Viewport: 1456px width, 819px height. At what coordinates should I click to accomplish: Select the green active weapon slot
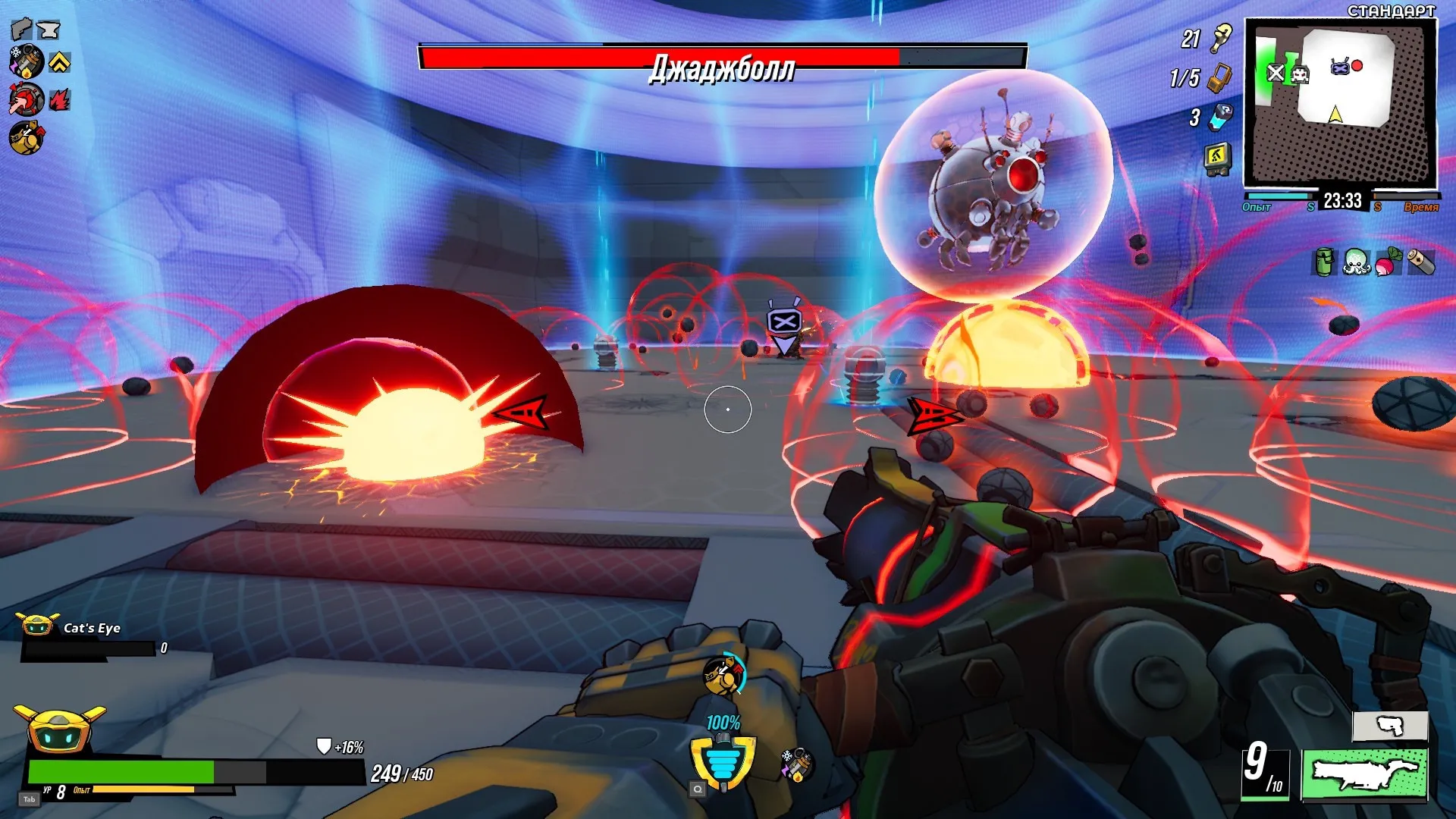pos(1364,774)
